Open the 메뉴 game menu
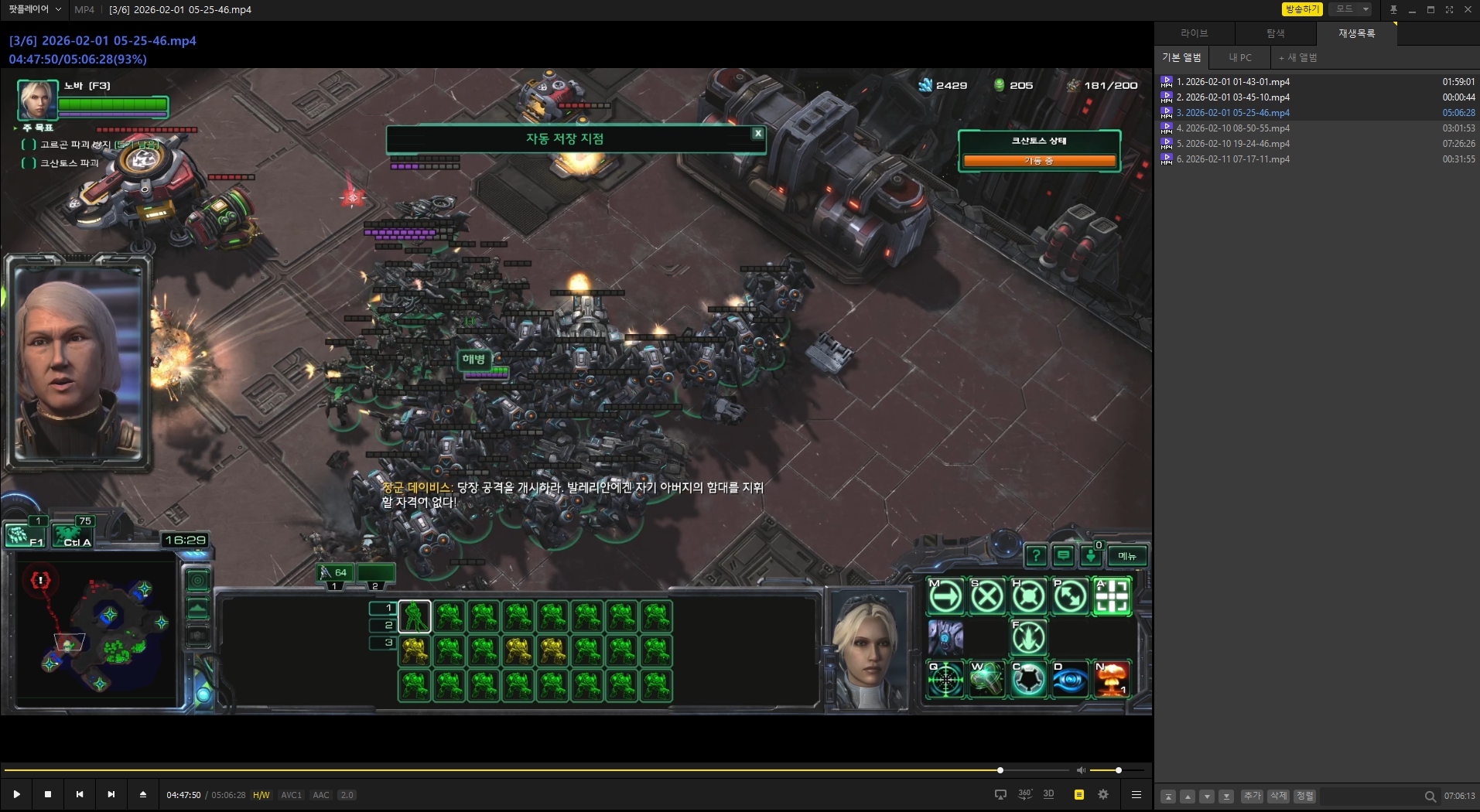1480x812 pixels. 1126,556
